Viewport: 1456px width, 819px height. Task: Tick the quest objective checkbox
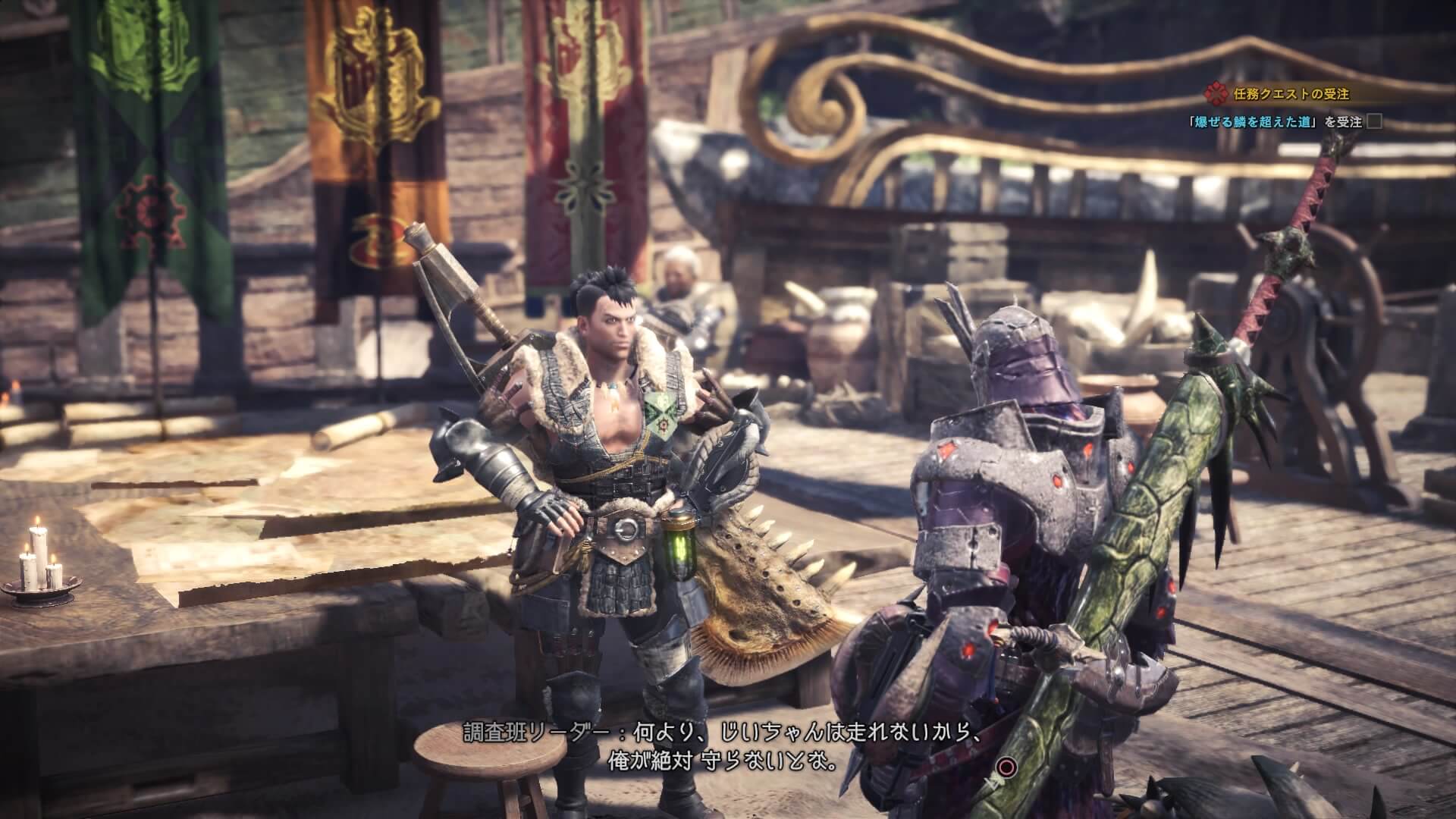tap(1373, 121)
